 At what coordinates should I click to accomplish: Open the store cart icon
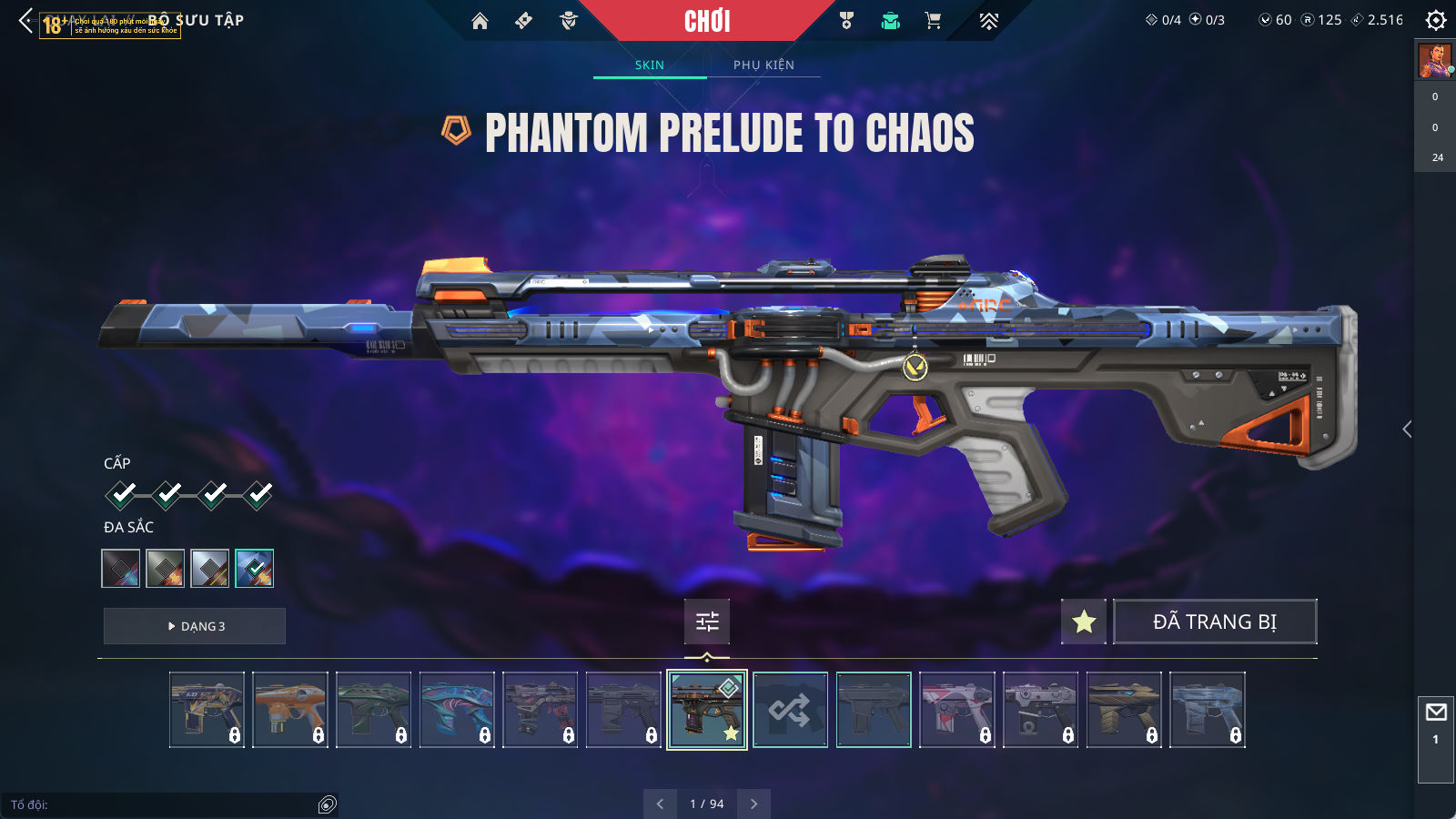tap(933, 21)
